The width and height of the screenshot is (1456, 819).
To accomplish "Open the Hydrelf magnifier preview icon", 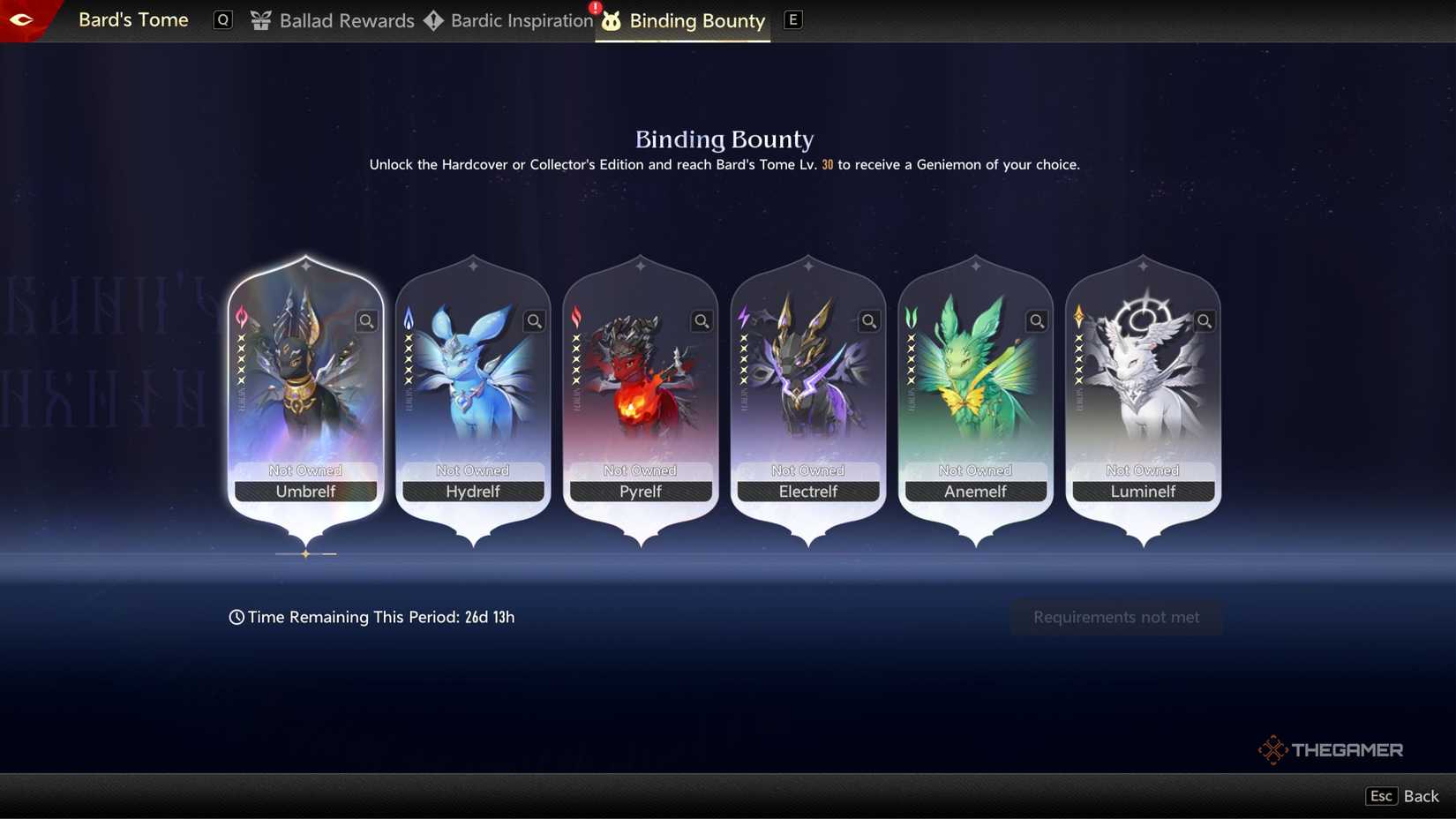I will [x=534, y=321].
